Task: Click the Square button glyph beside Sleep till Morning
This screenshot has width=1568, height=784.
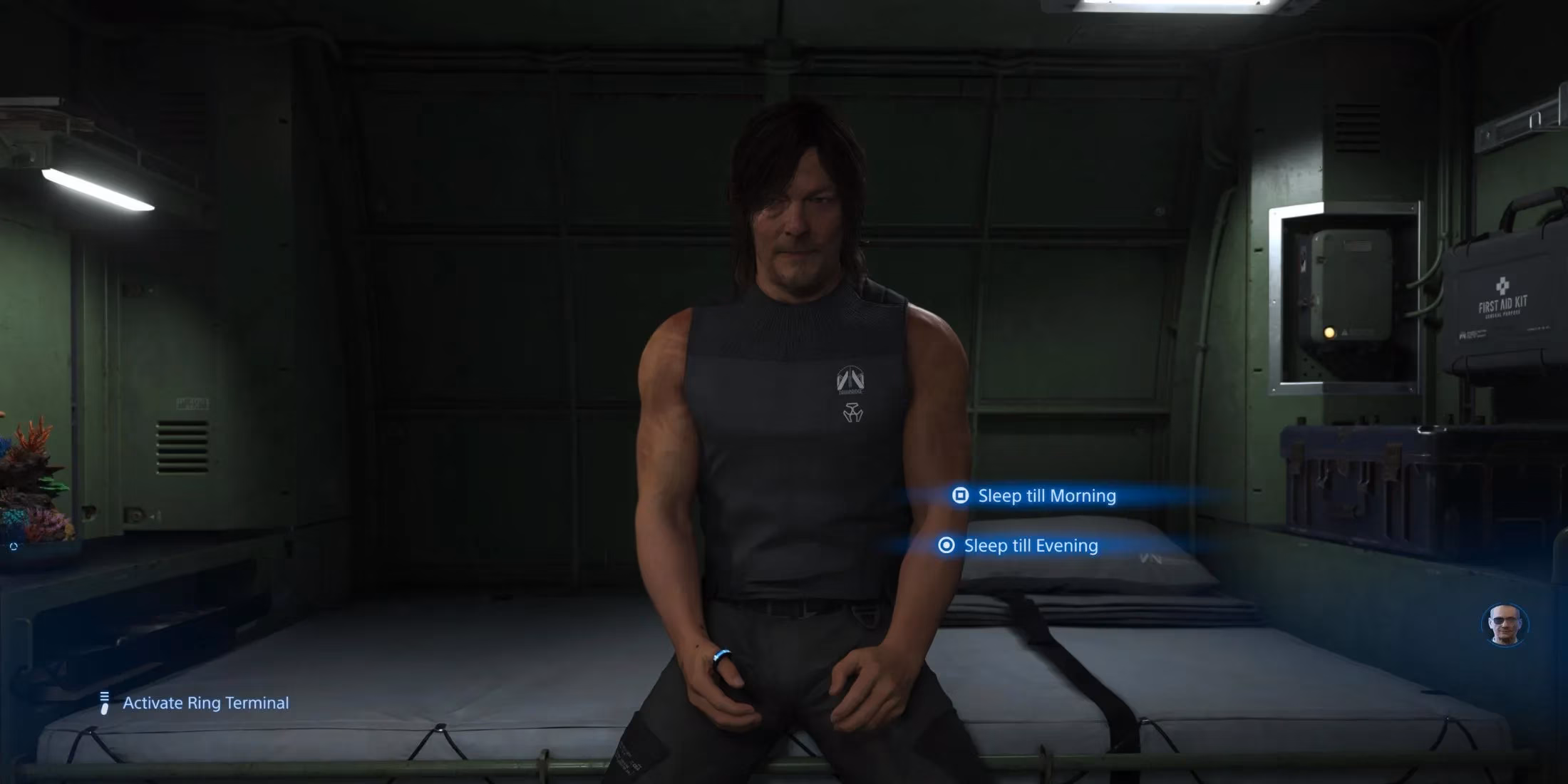Action: click(961, 495)
